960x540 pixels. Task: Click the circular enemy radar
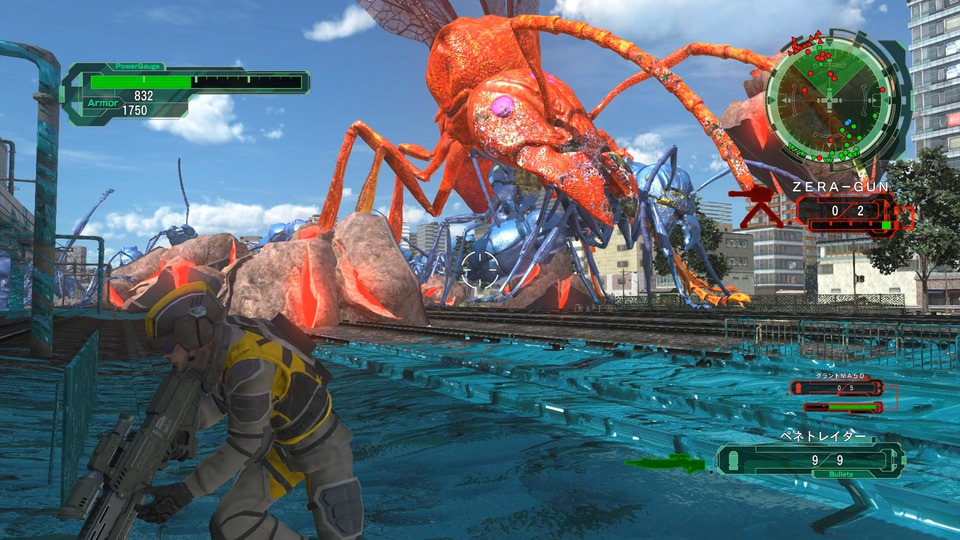[x=827, y=99]
